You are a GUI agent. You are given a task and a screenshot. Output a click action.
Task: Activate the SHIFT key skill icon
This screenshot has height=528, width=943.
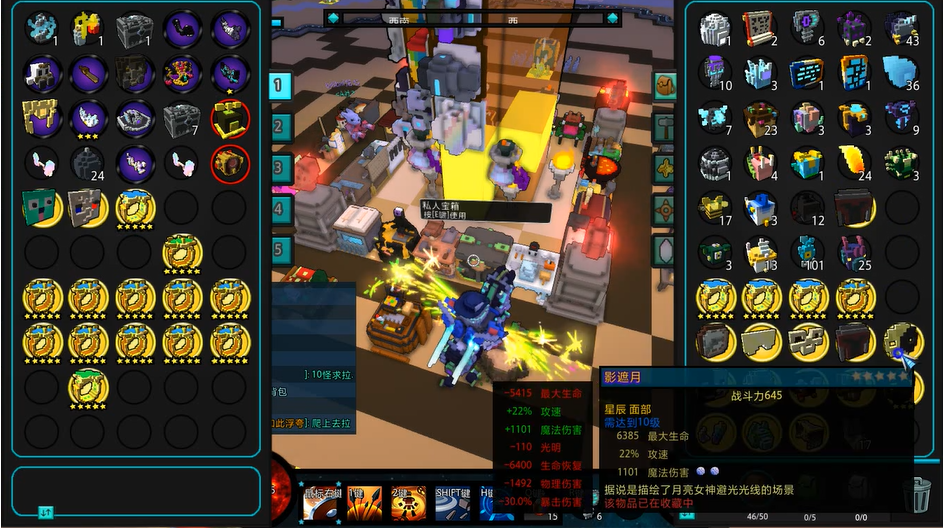pos(453,504)
